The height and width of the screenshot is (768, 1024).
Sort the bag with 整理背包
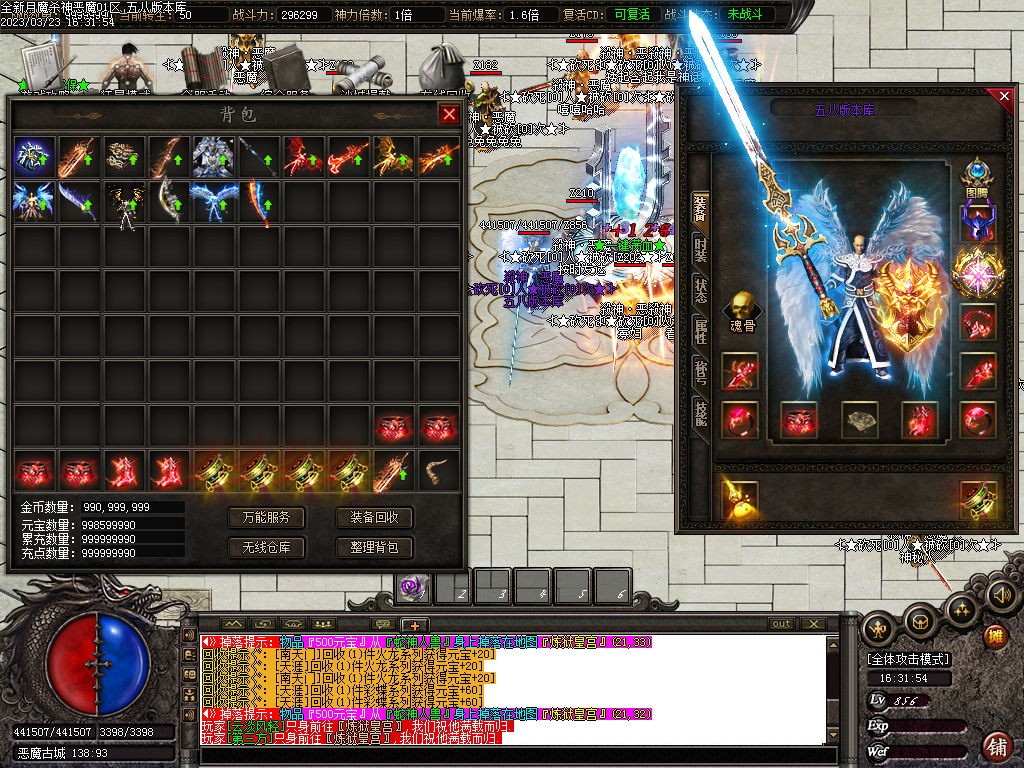coord(374,547)
